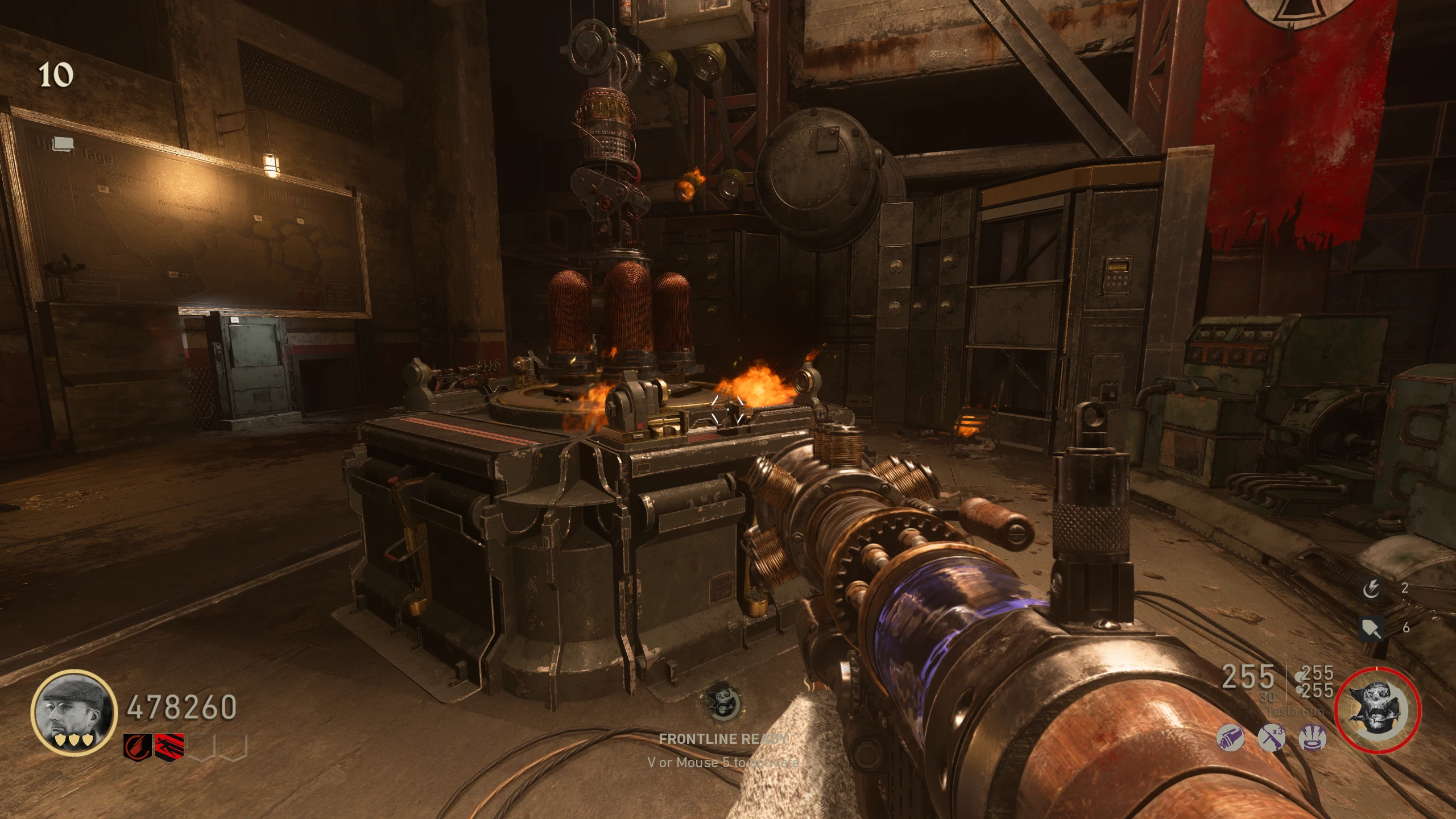1456x819 pixels.
Task: Select the lightning bolt tactical equipment icon
Action: click(x=1371, y=589)
